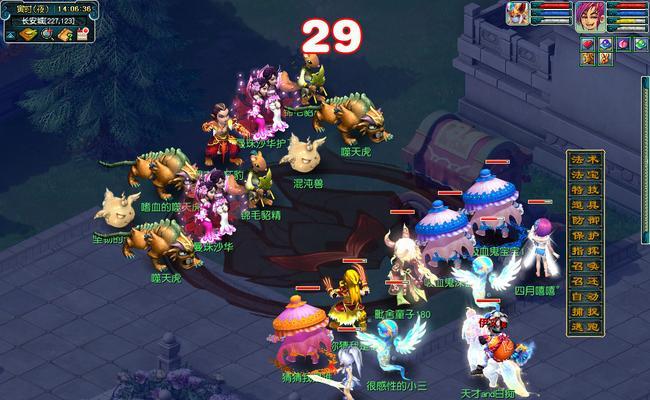Viewport: 650px width, 400px height.
Task: Open the 召唤 (Summon) command
Action: [584, 265]
